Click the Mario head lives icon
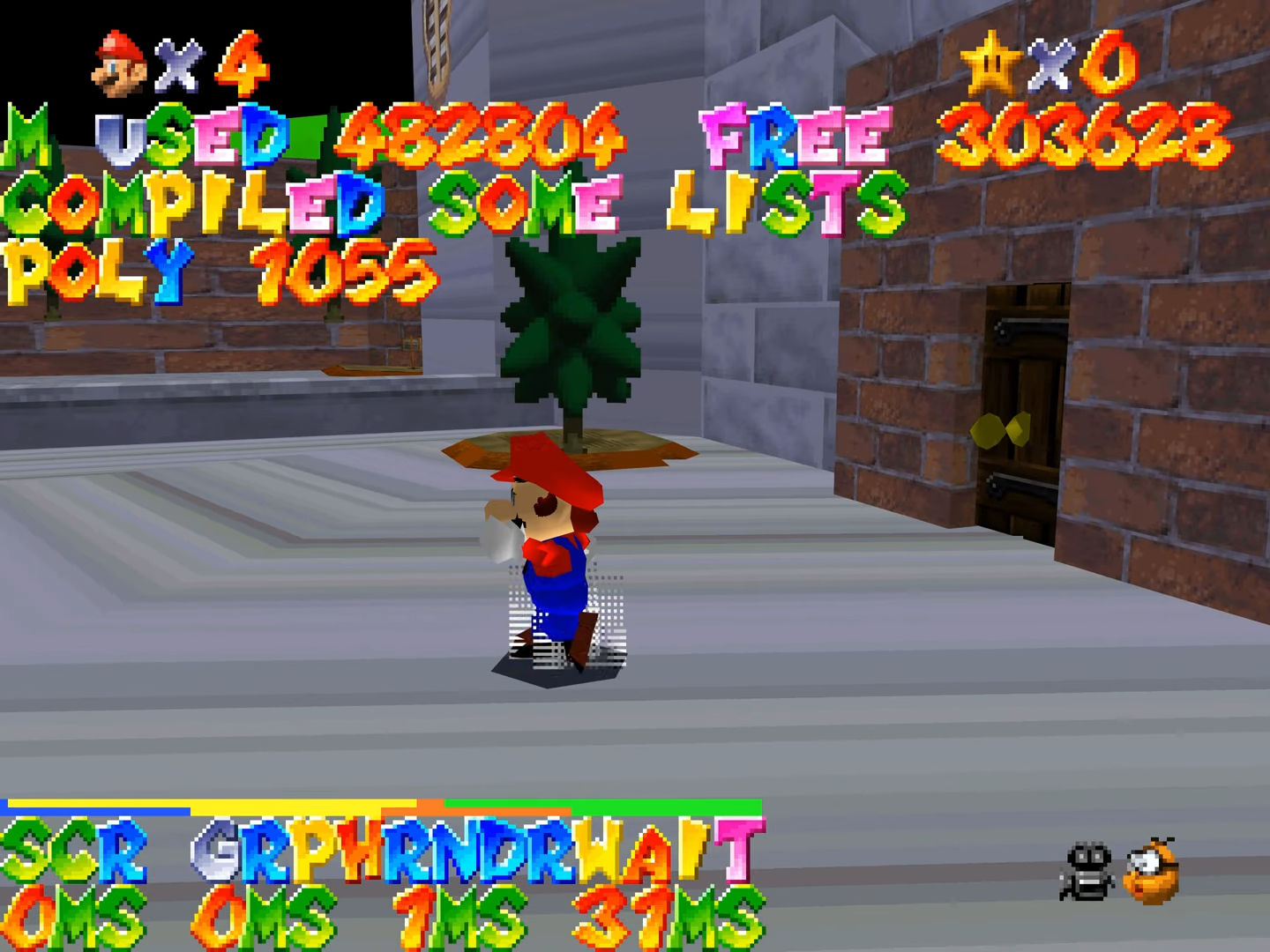Viewport: 1270px width, 952px height. point(120,63)
